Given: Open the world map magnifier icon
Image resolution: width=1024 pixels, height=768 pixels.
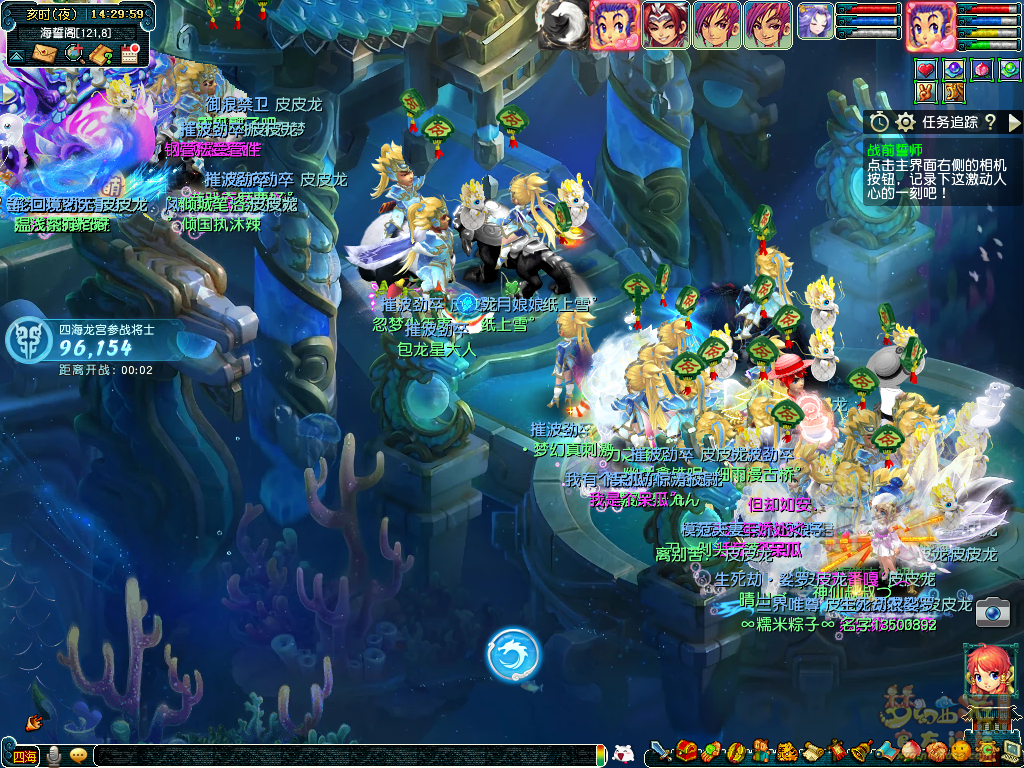Looking at the screenshot, I should pyautogui.click(x=73, y=54).
